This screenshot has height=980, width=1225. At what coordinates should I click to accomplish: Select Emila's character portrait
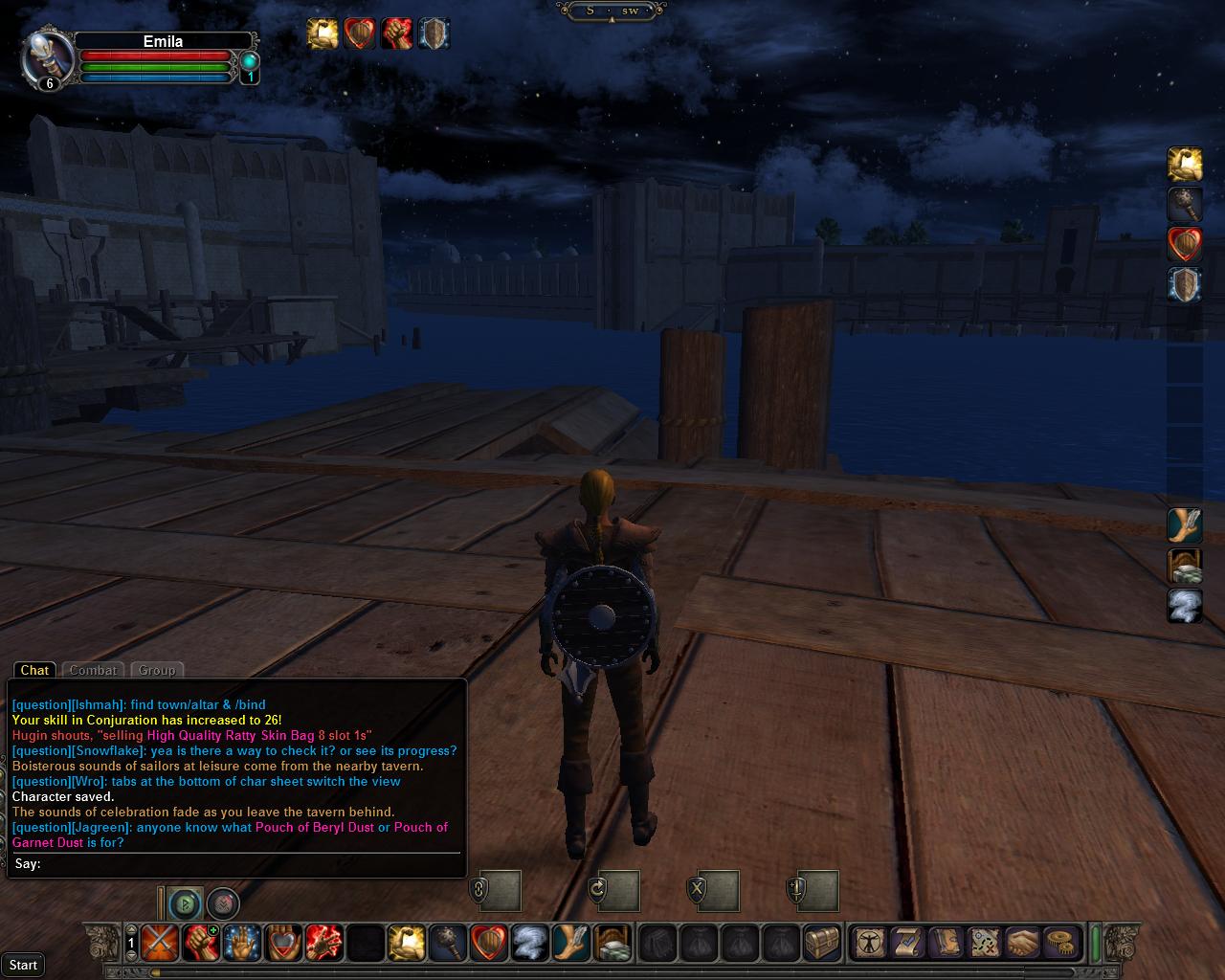(x=48, y=57)
